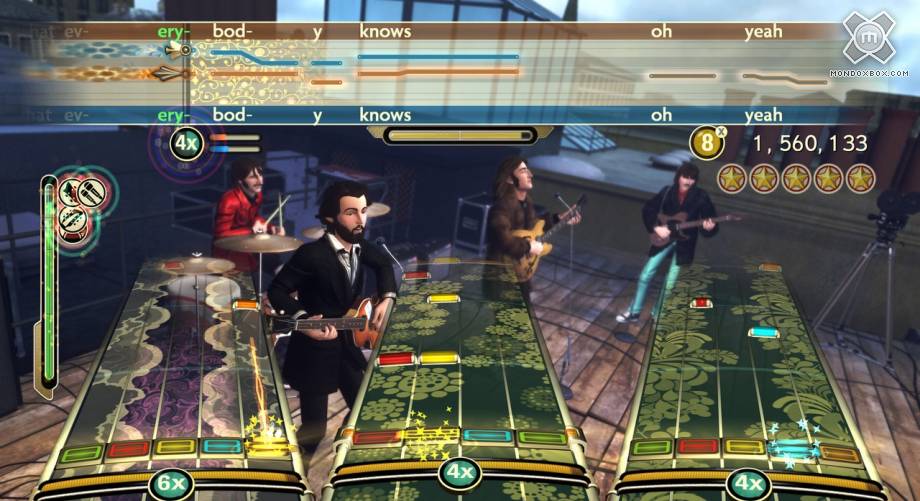Hit the yellow fret on the 6x highway
Screen dimensions: 920x501
173,448
